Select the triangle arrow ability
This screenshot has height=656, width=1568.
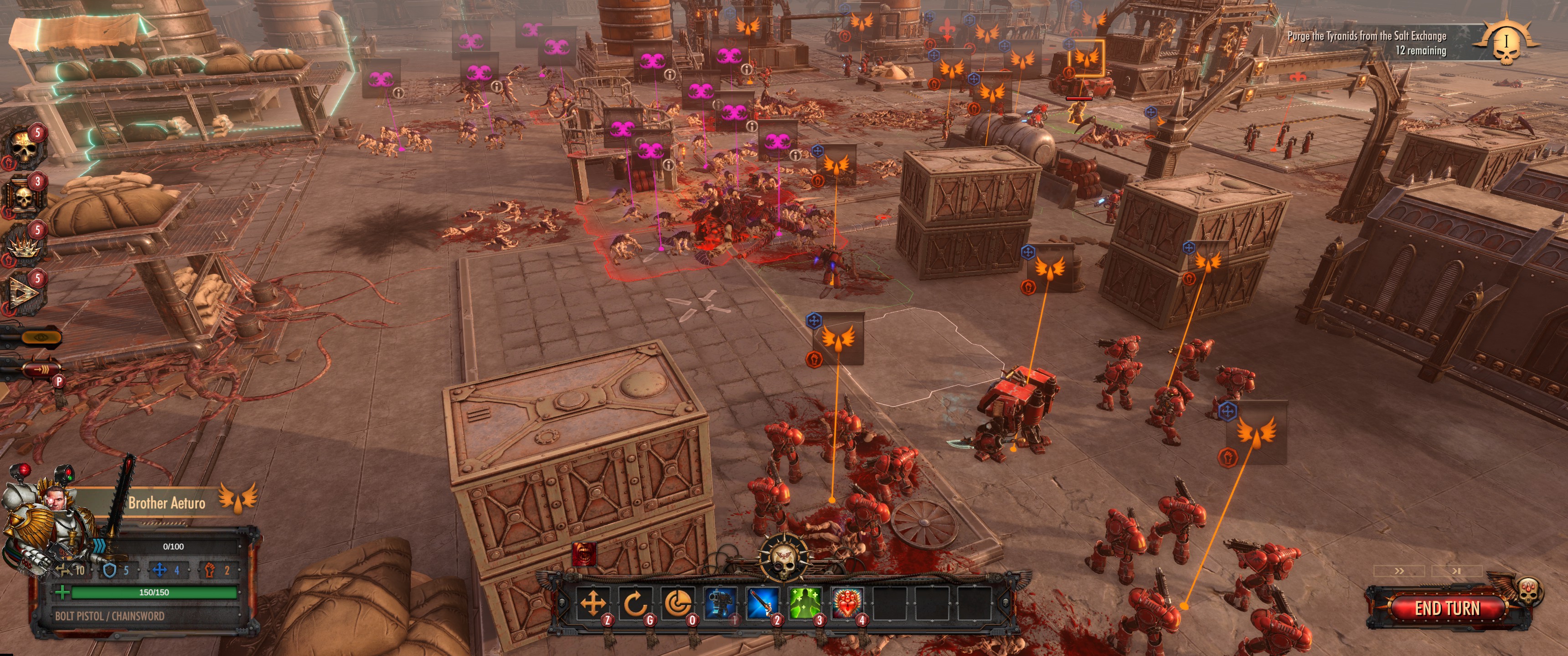pos(24,293)
